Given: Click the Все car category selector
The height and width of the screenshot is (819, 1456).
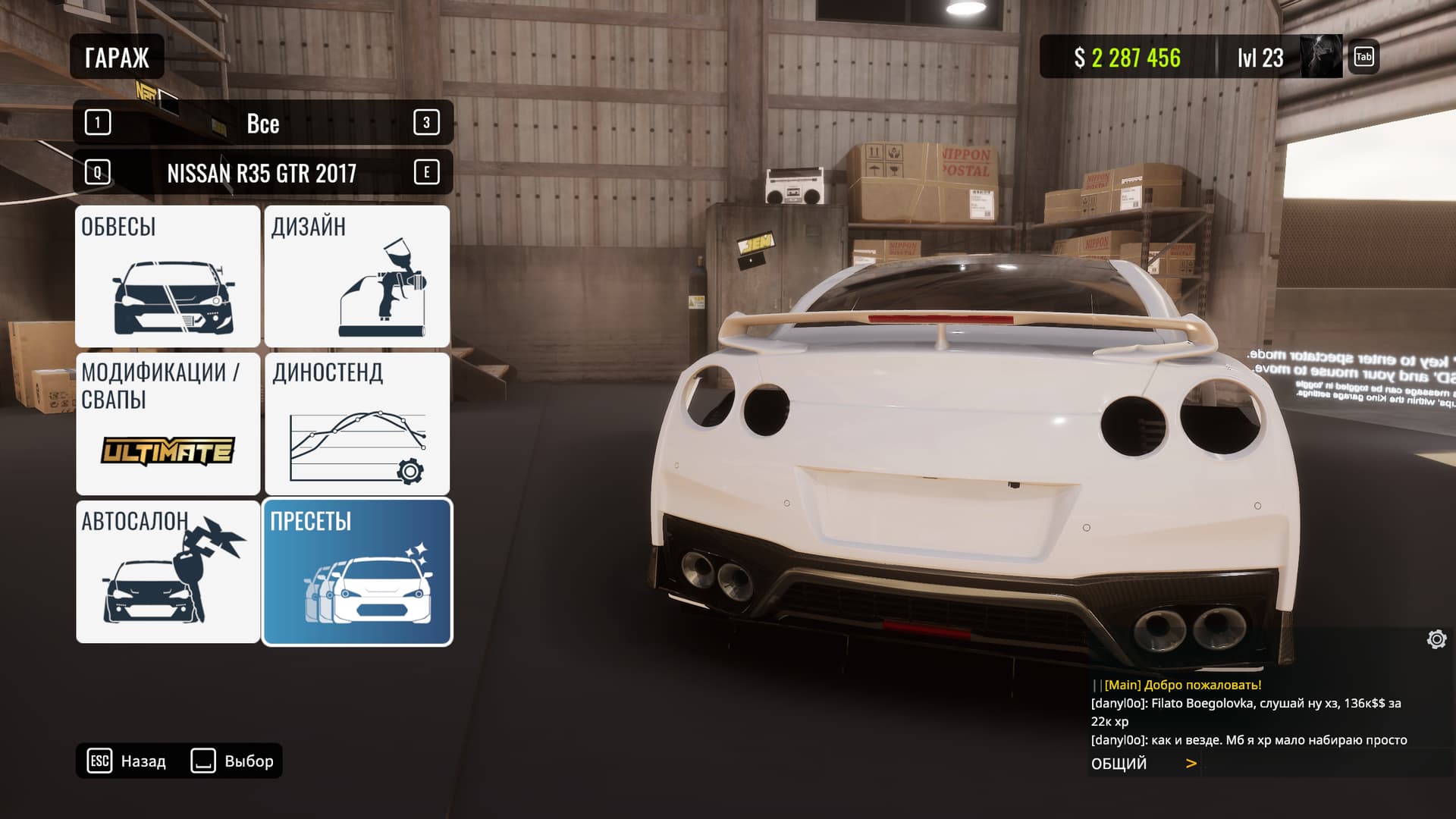Looking at the screenshot, I should coord(262,123).
